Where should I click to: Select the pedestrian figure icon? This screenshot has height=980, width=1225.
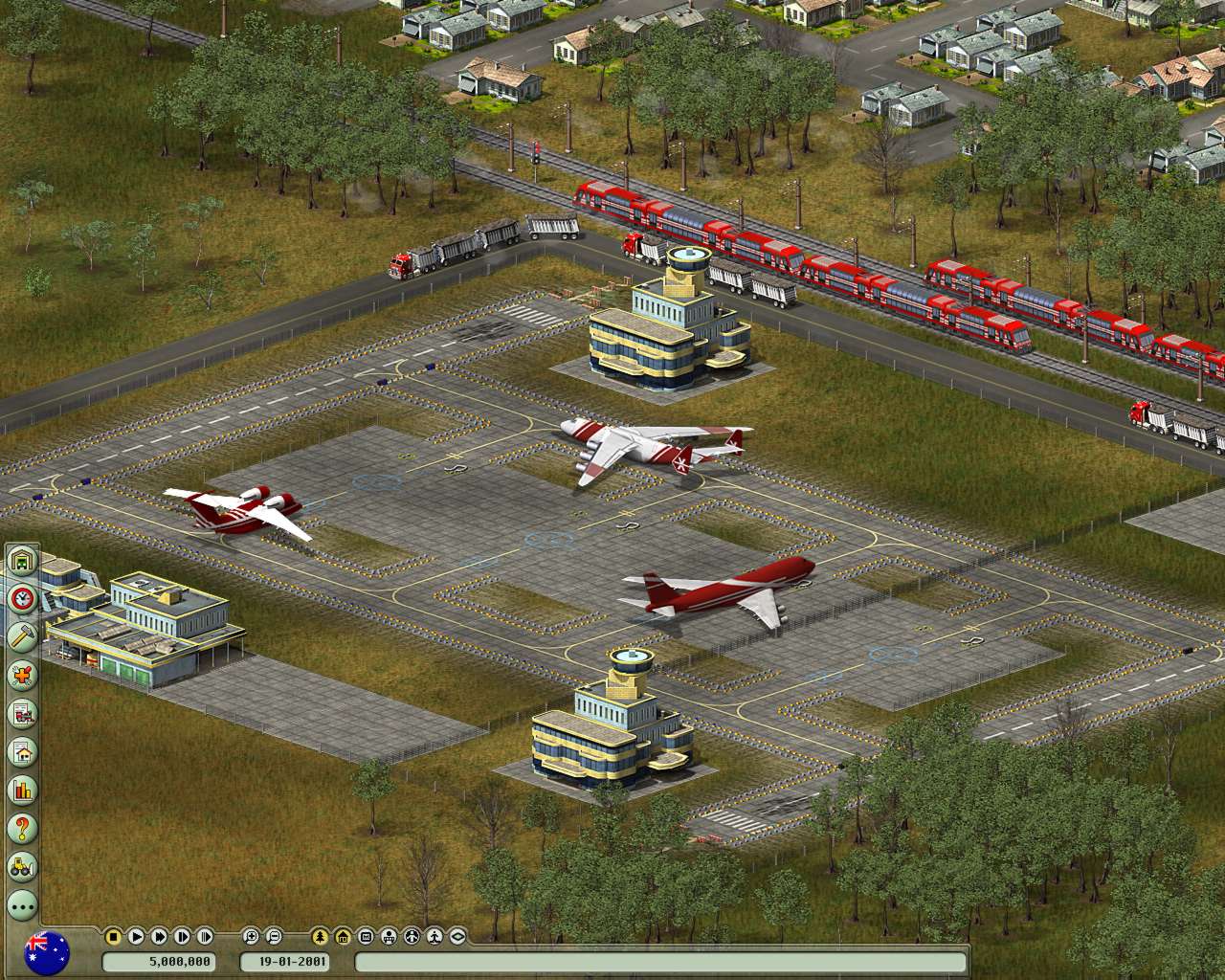(434, 938)
